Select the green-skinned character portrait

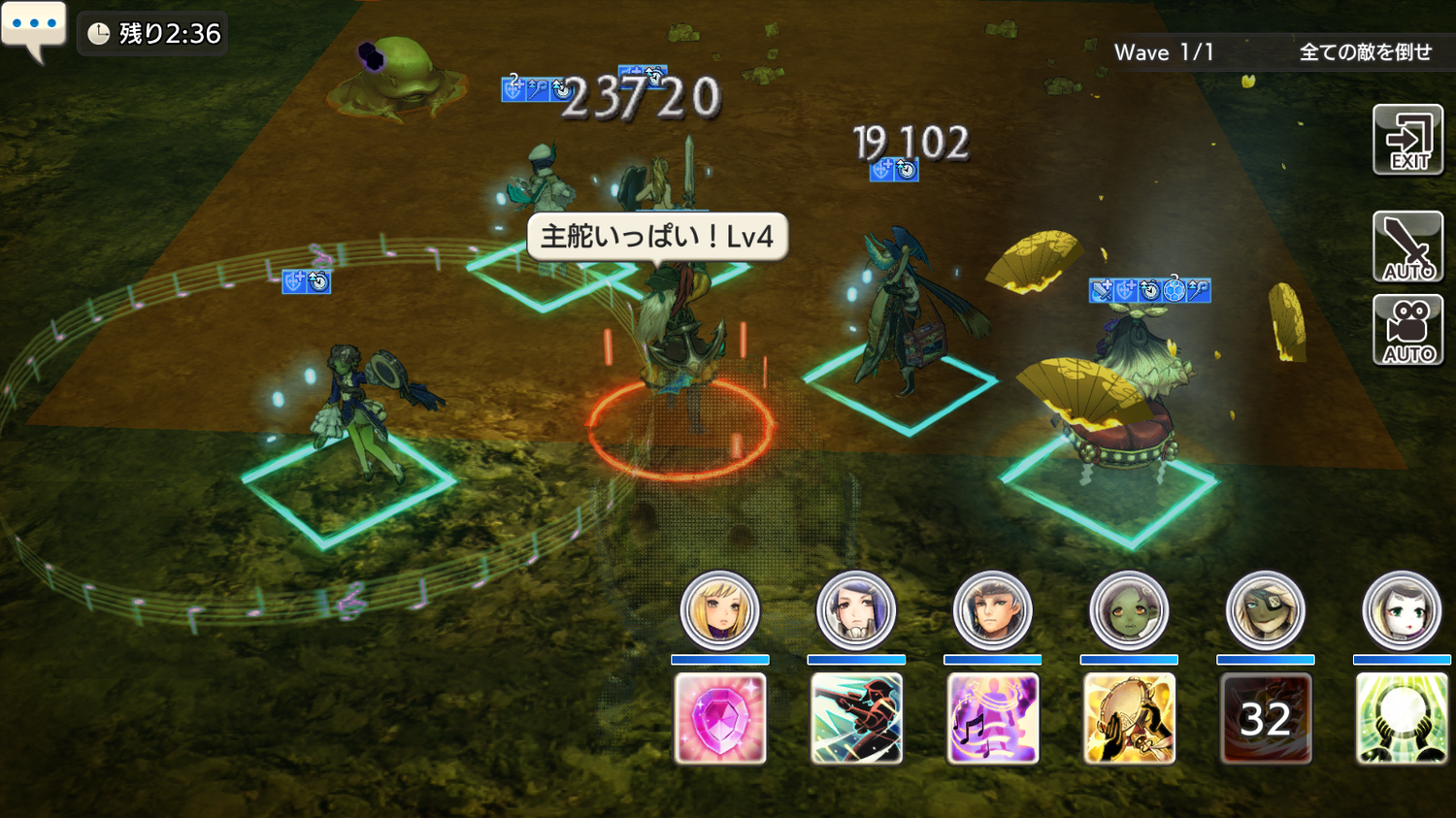tap(1128, 610)
